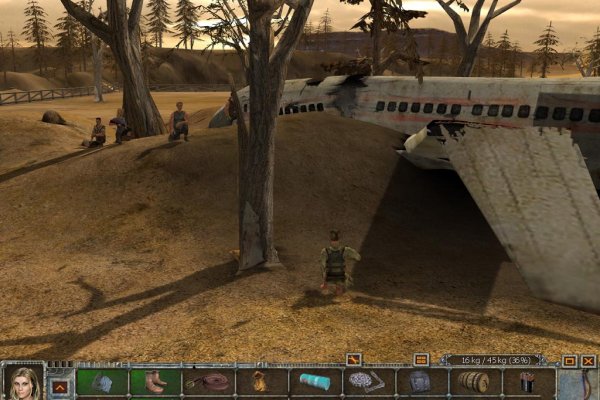600x400 pixels.
Task: Choose the leather boots in inventory
Action: coord(155,382)
